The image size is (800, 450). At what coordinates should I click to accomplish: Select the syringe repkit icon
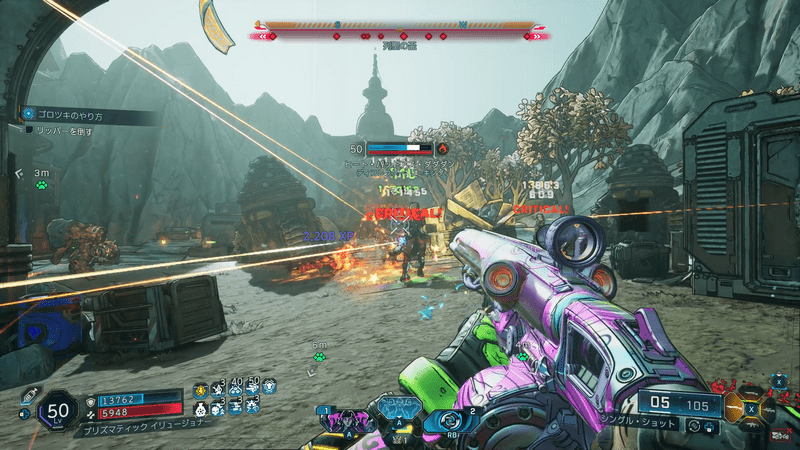pyautogui.click(x=29, y=395)
